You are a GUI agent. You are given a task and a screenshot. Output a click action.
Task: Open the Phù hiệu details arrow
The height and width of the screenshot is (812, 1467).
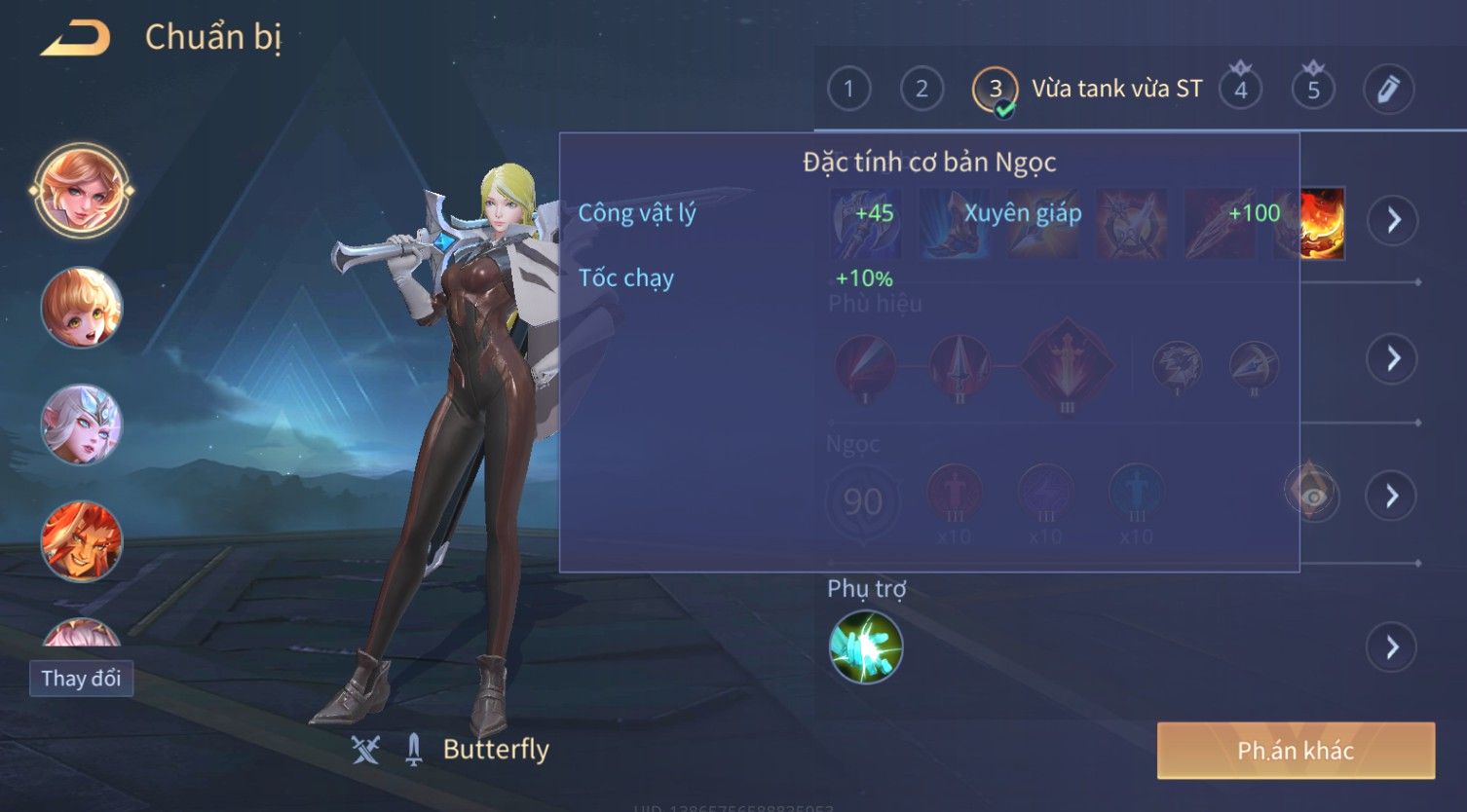pyautogui.click(x=1393, y=359)
